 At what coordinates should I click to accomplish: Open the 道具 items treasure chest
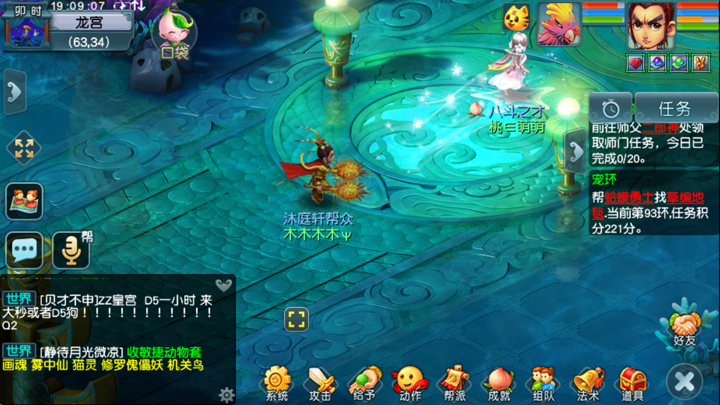coord(632,381)
